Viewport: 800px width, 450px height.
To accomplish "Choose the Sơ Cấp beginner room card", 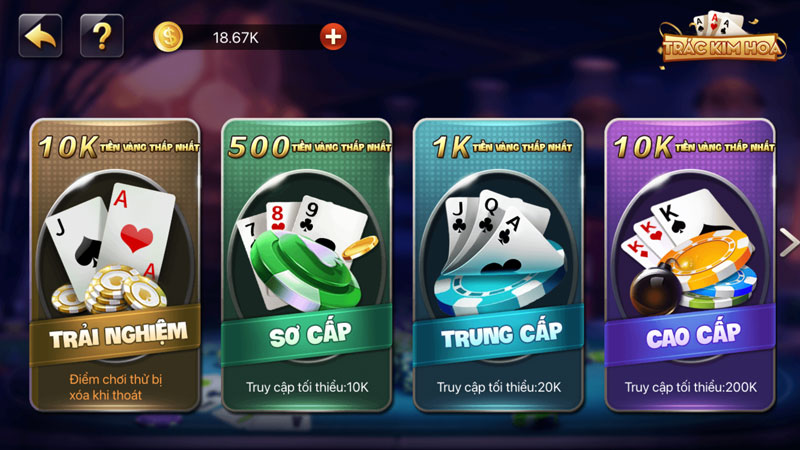I will coord(306,265).
